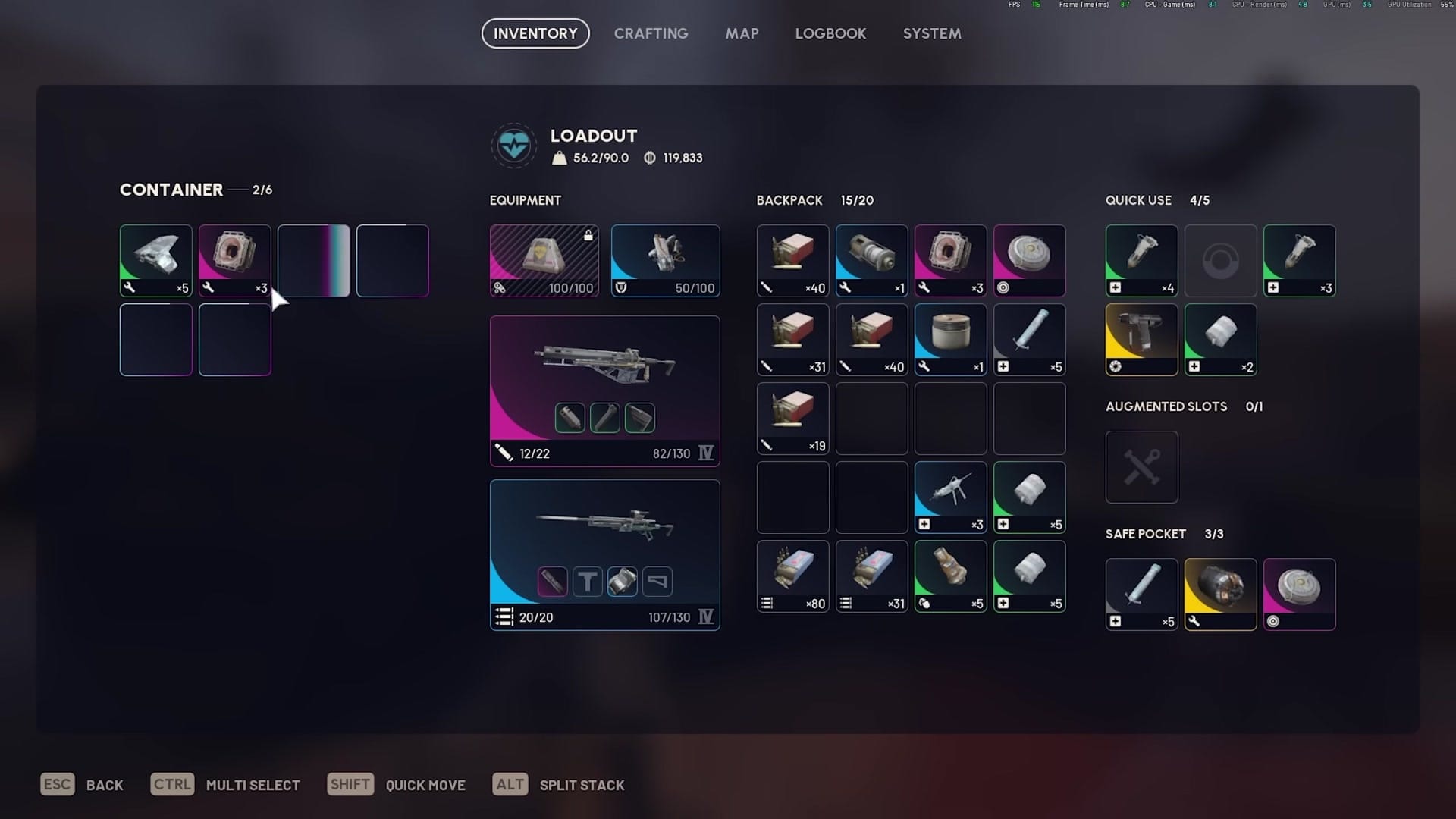The height and width of the screenshot is (819, 1456).
Task: Select the muzzle attachment on the sniper rifle
Action: pos(552,581)
